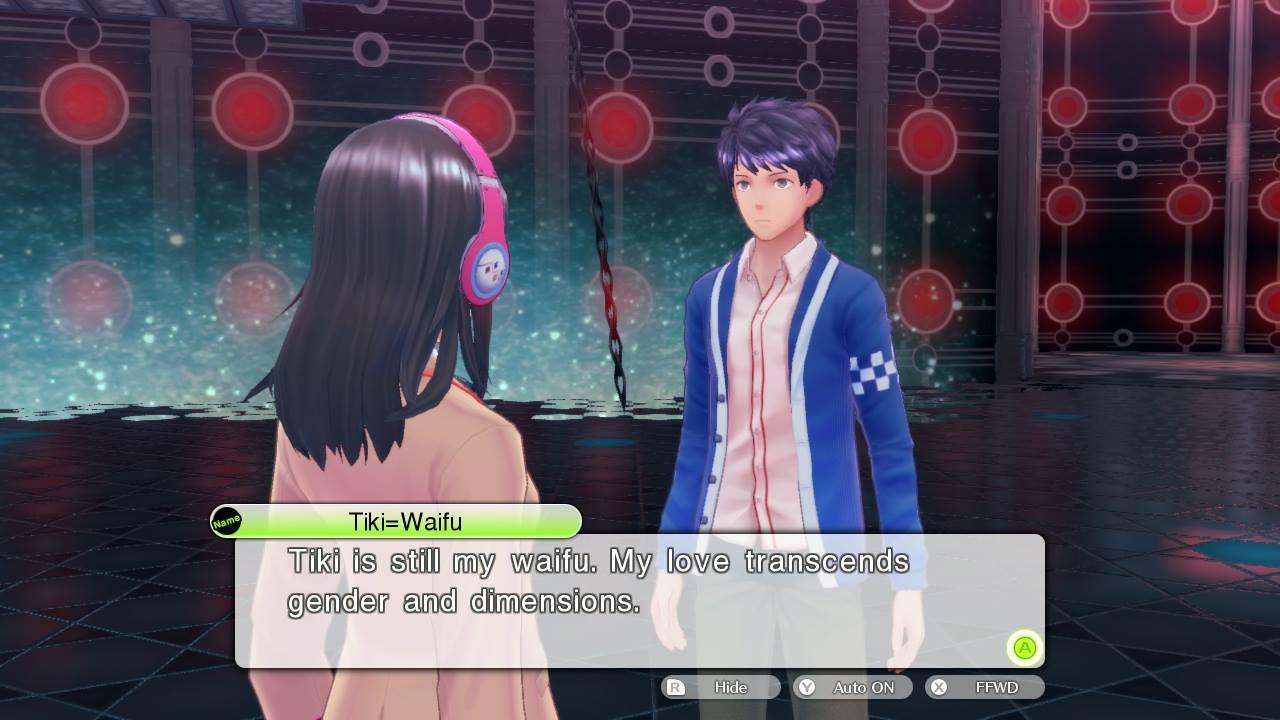Open the Tiki=Waifu name plate
This screenshot has height=720, width=1280.
pyautogui.click(x=400, y=521)
